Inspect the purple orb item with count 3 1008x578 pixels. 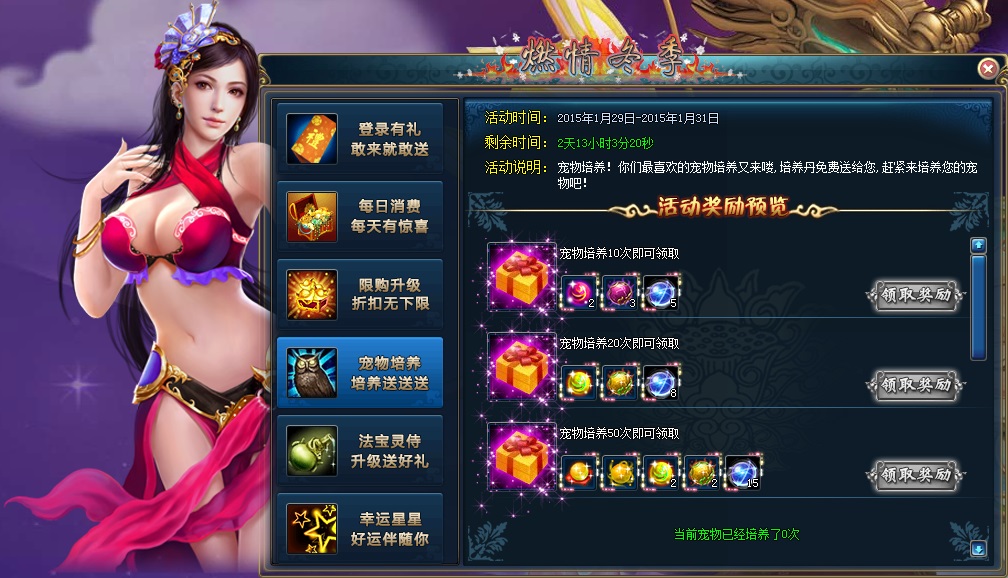[x=620, y=293]
